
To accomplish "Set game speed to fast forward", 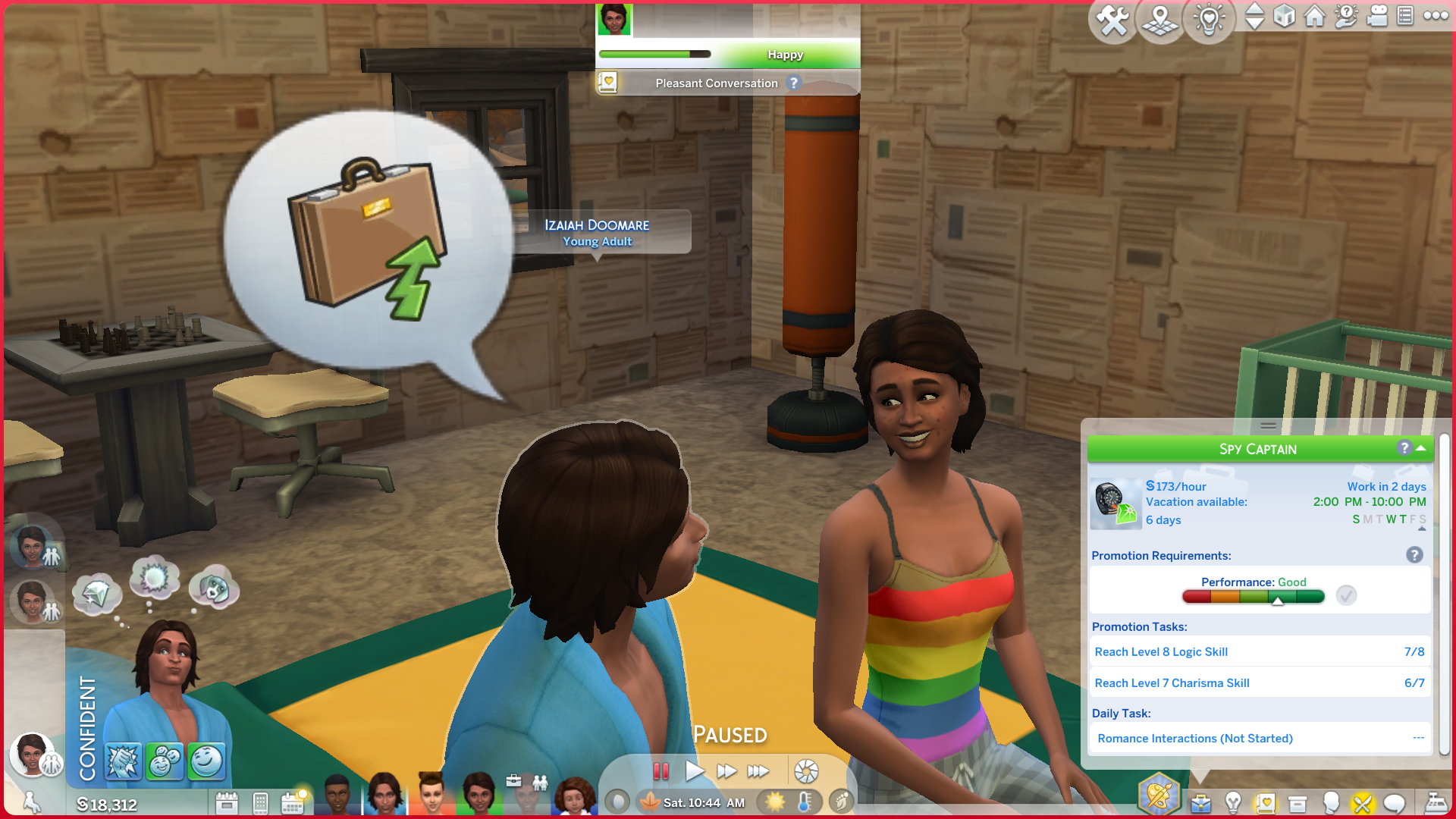I will [x=726, y=772].
